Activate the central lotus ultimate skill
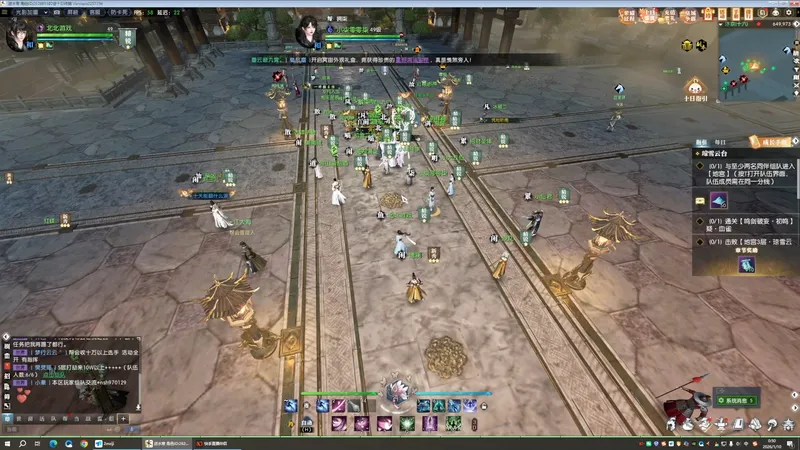Screen dimensions: 800x450 coord(399,392)
